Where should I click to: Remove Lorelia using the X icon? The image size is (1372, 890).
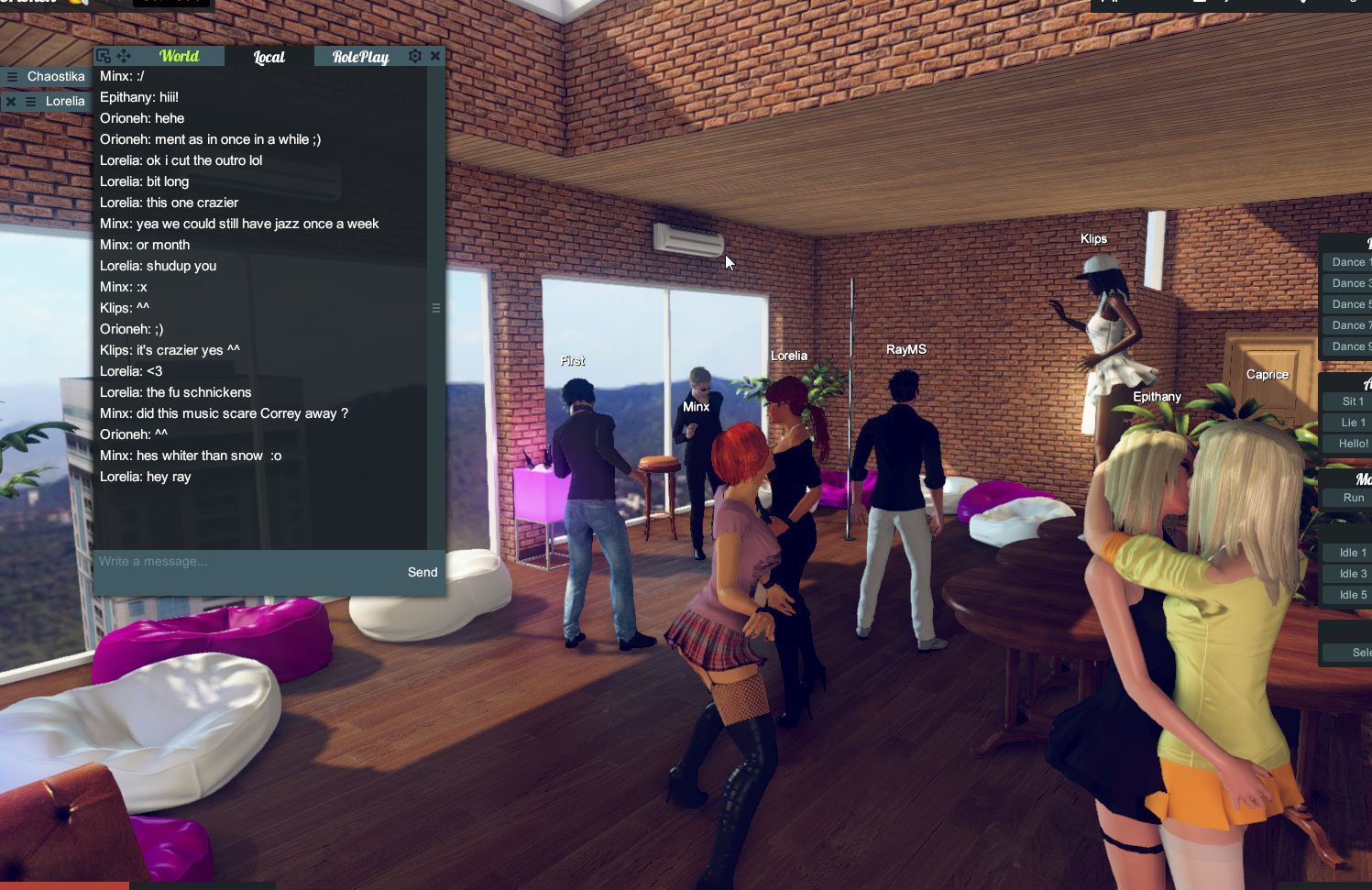[x=10, y=101]
